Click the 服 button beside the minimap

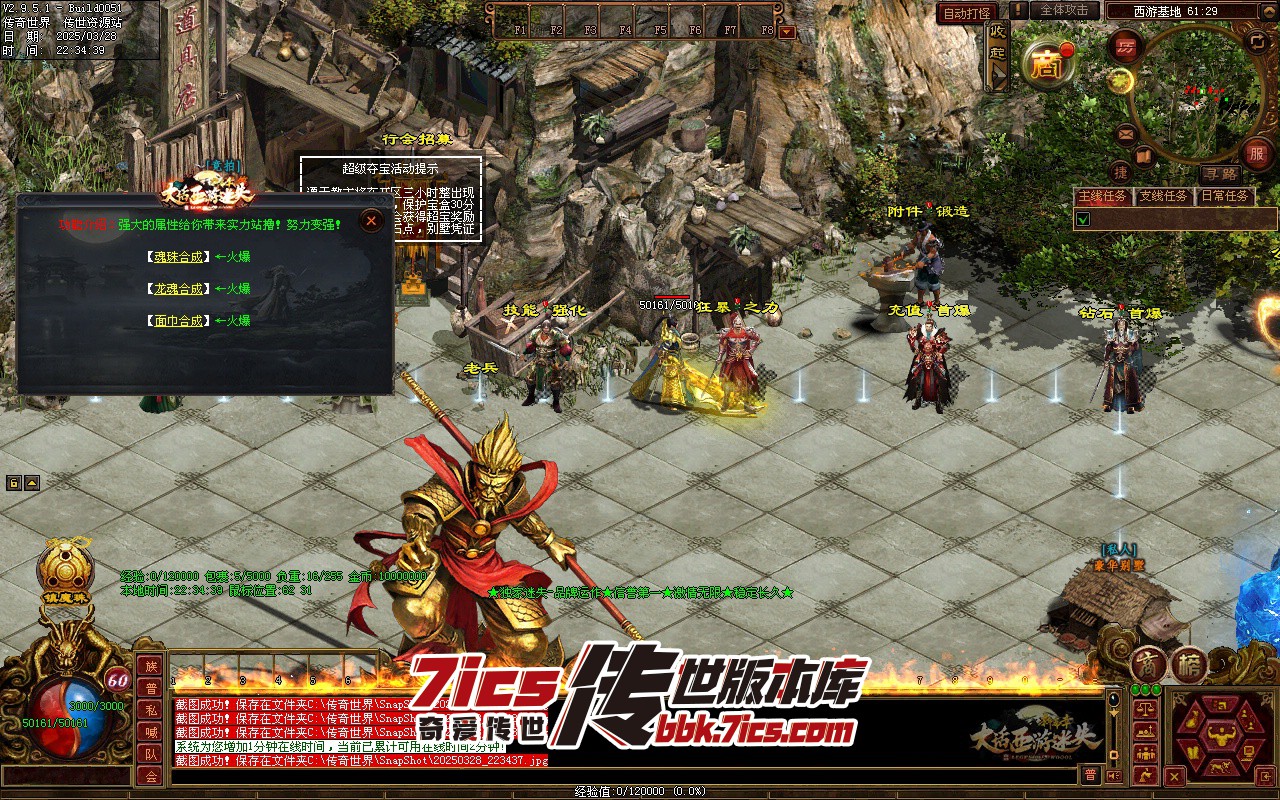(x=1256, y=154)
